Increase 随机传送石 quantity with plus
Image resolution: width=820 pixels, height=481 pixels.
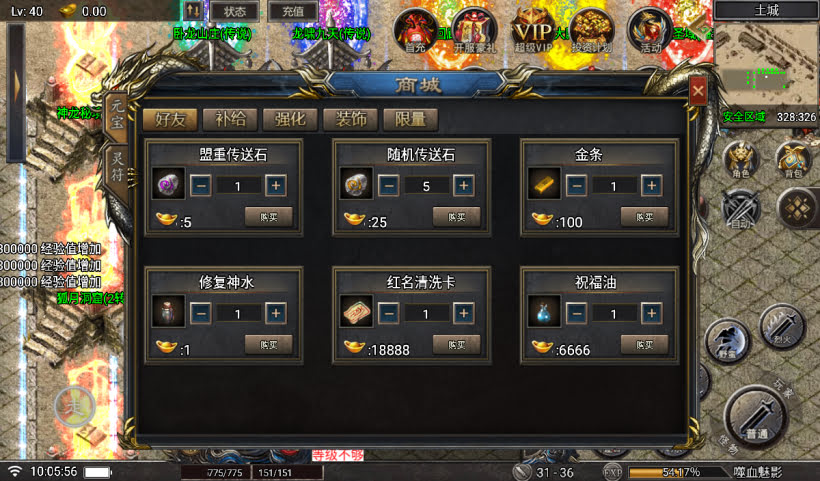(x=463, y=185)
